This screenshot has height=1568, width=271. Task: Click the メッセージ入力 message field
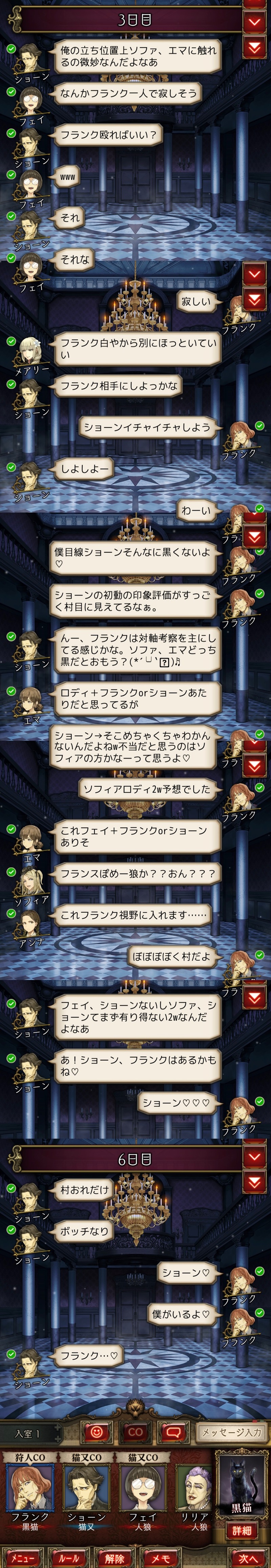pos(231,1432)
